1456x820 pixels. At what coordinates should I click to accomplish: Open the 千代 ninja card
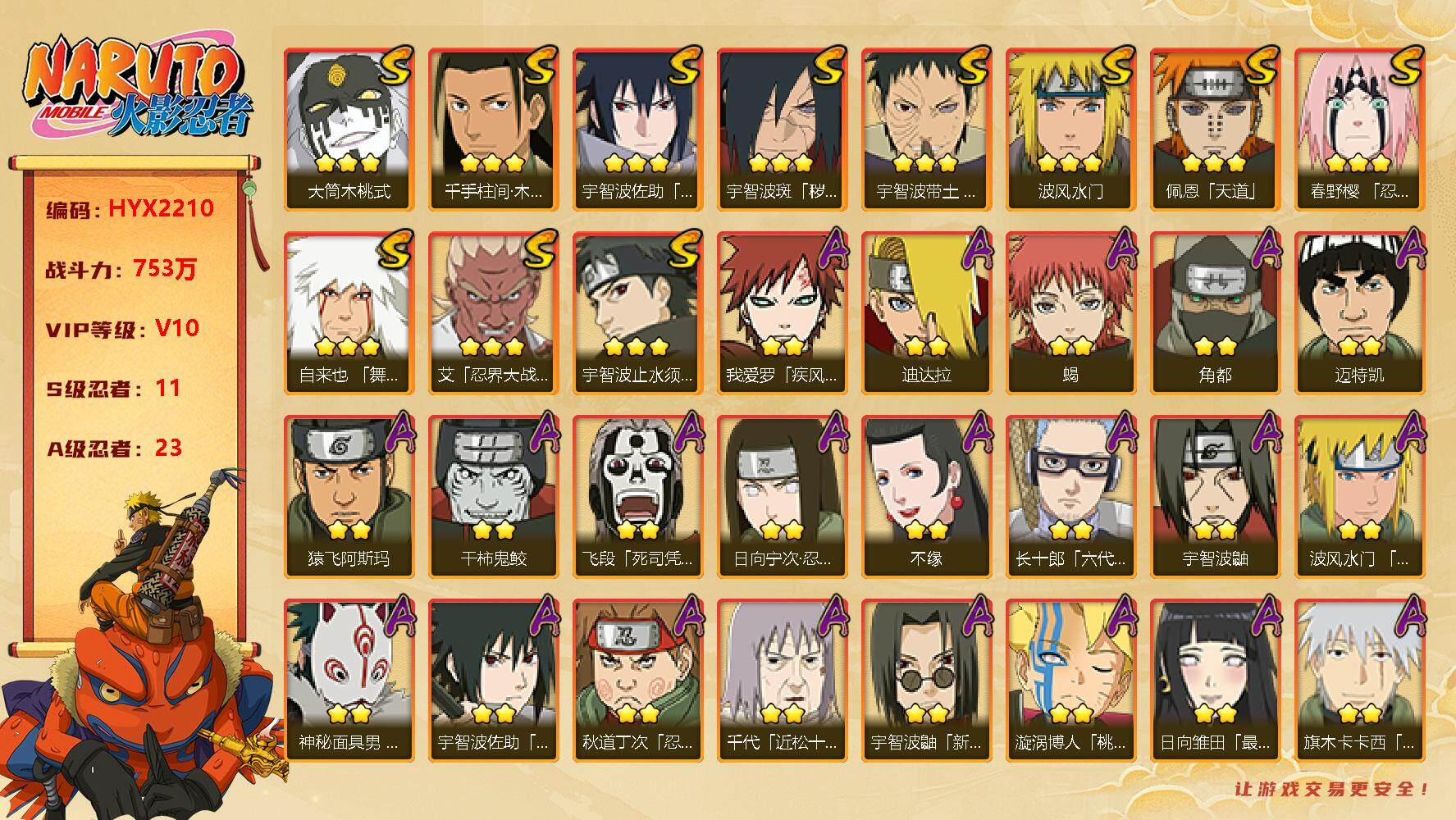tap(782, 680)
